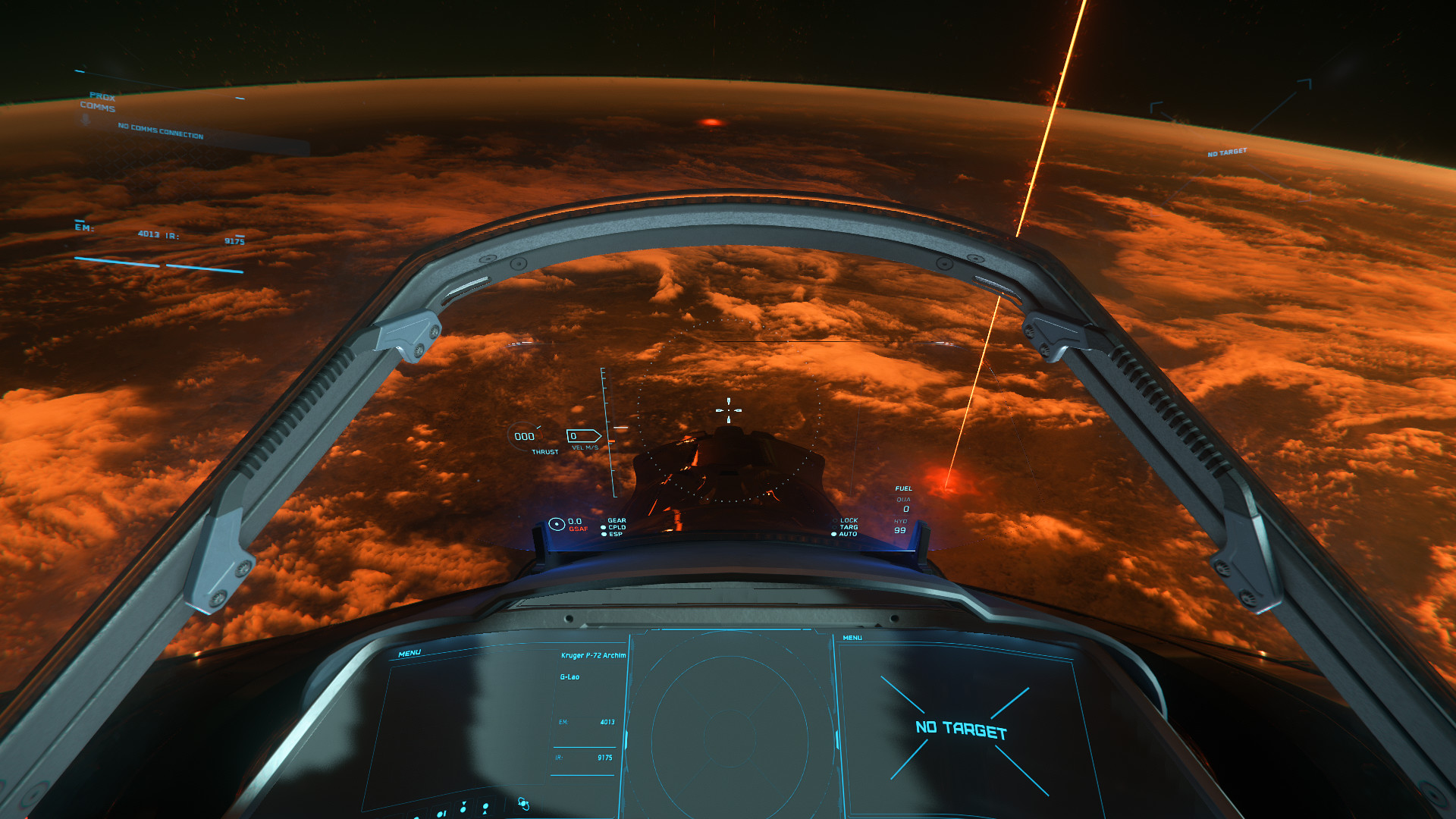The image size is (1456, 819).
Task: Click the central targeting reticle crosshair
Action: (x=729, y=409)
